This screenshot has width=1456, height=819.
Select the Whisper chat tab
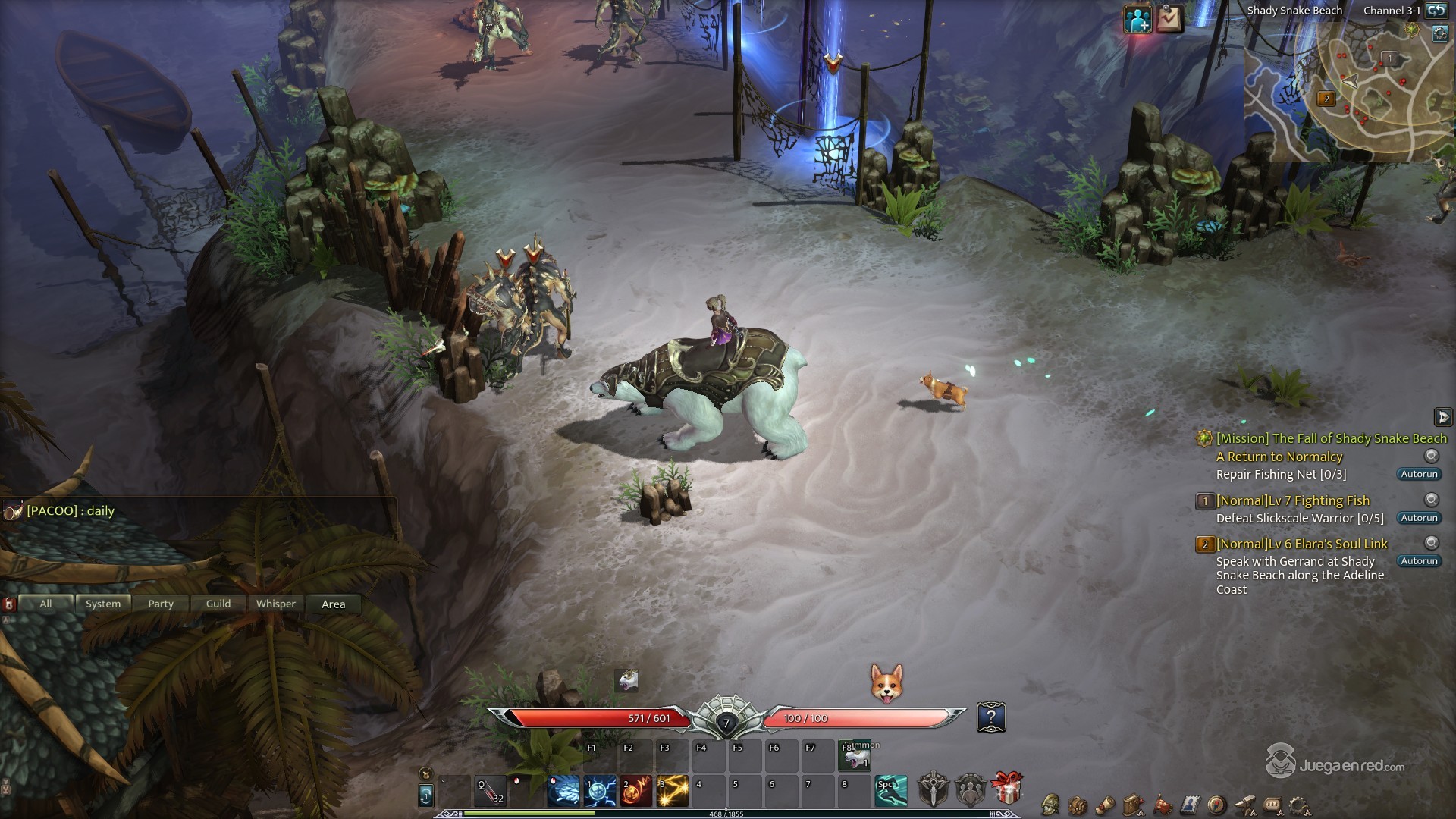pyautogui.click(x=276, y=604)
